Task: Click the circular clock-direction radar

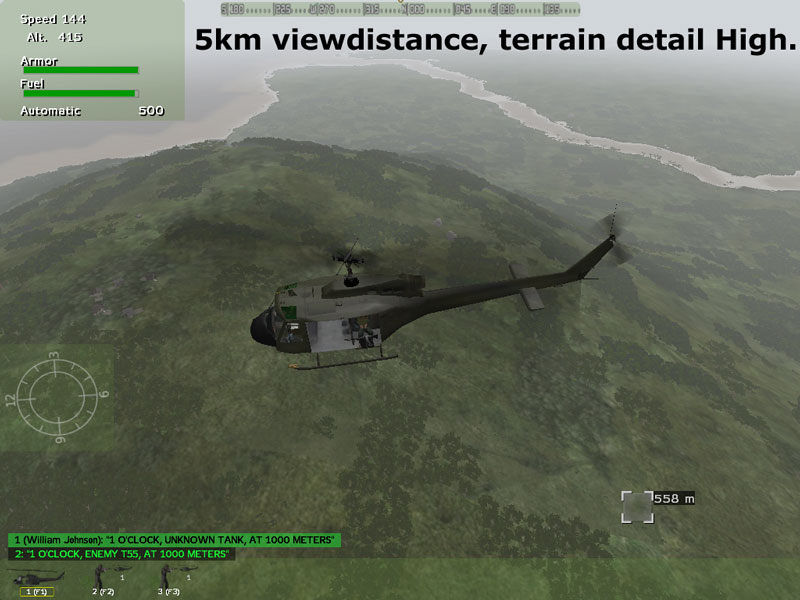Action: point(56,397)
